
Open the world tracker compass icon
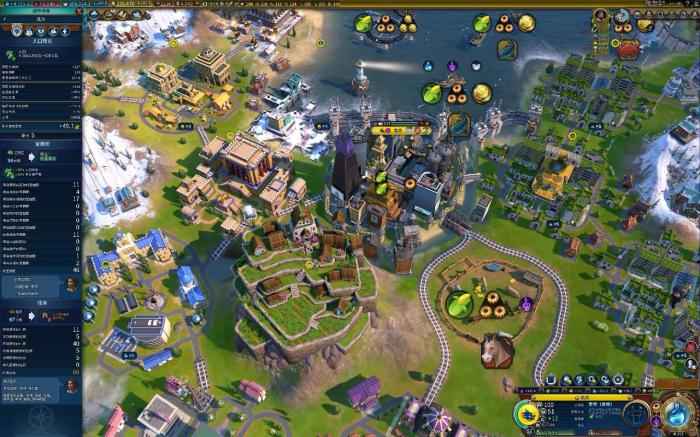coord(41,415)
